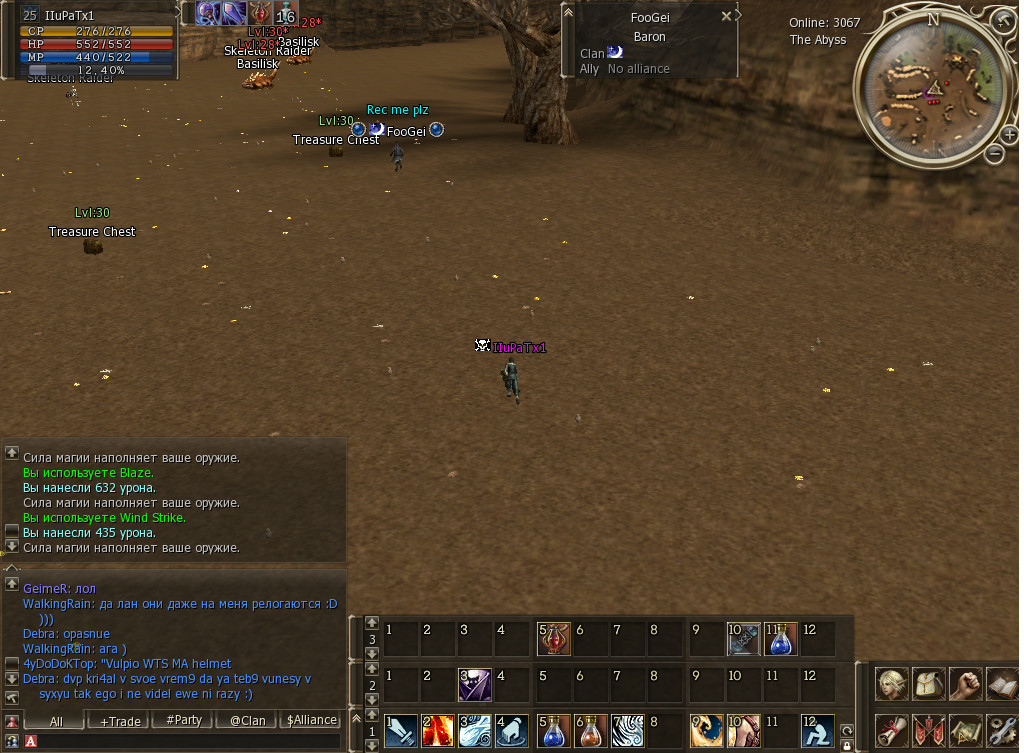The height and width of the screenshot is (753, 1024).
Task: Switch chat to the #Party tab
Action: pyautogui.click(x=183, y=720)
